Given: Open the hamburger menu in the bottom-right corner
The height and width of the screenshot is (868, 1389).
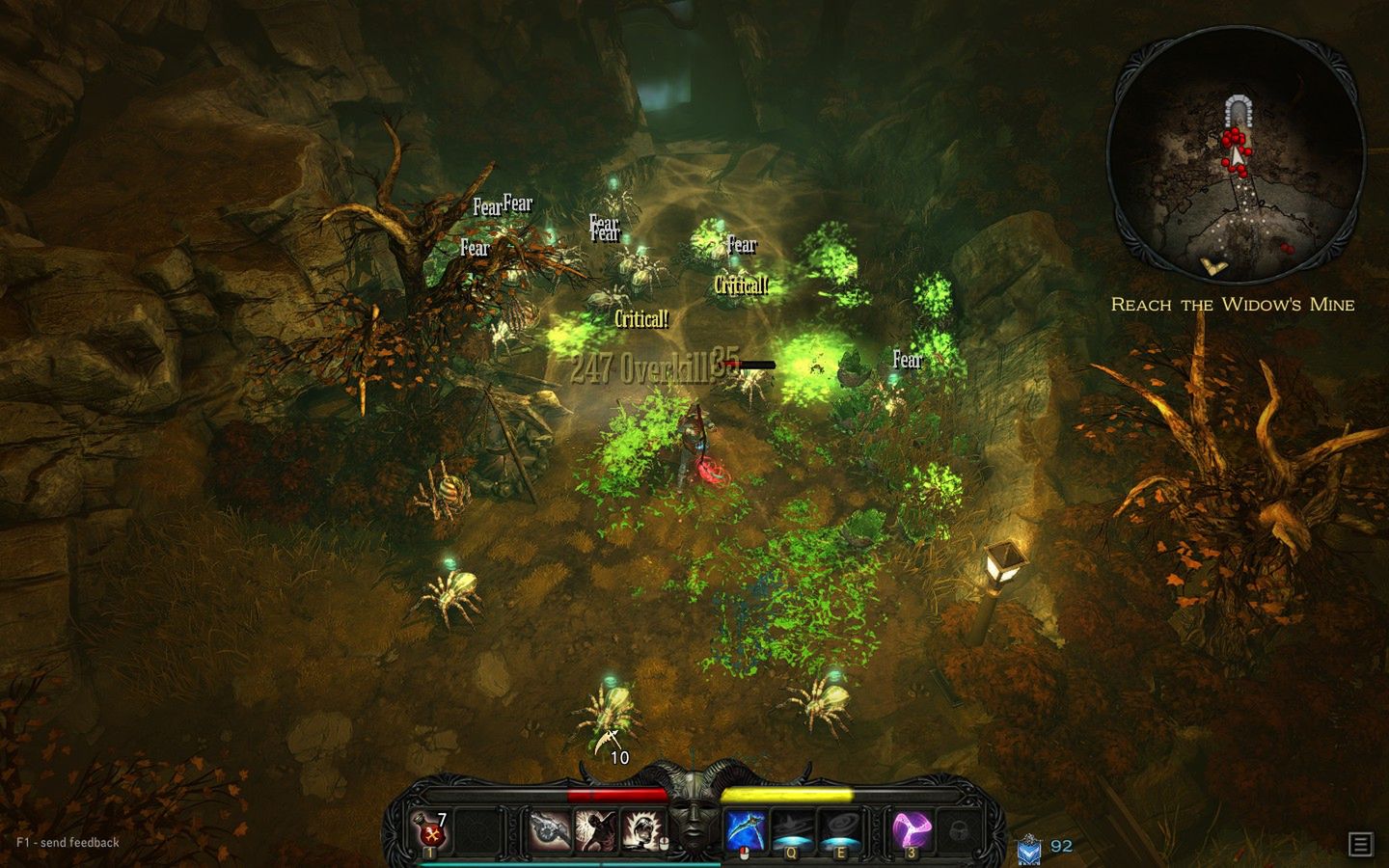Looking at the screenshot, I should point(1360,842).
